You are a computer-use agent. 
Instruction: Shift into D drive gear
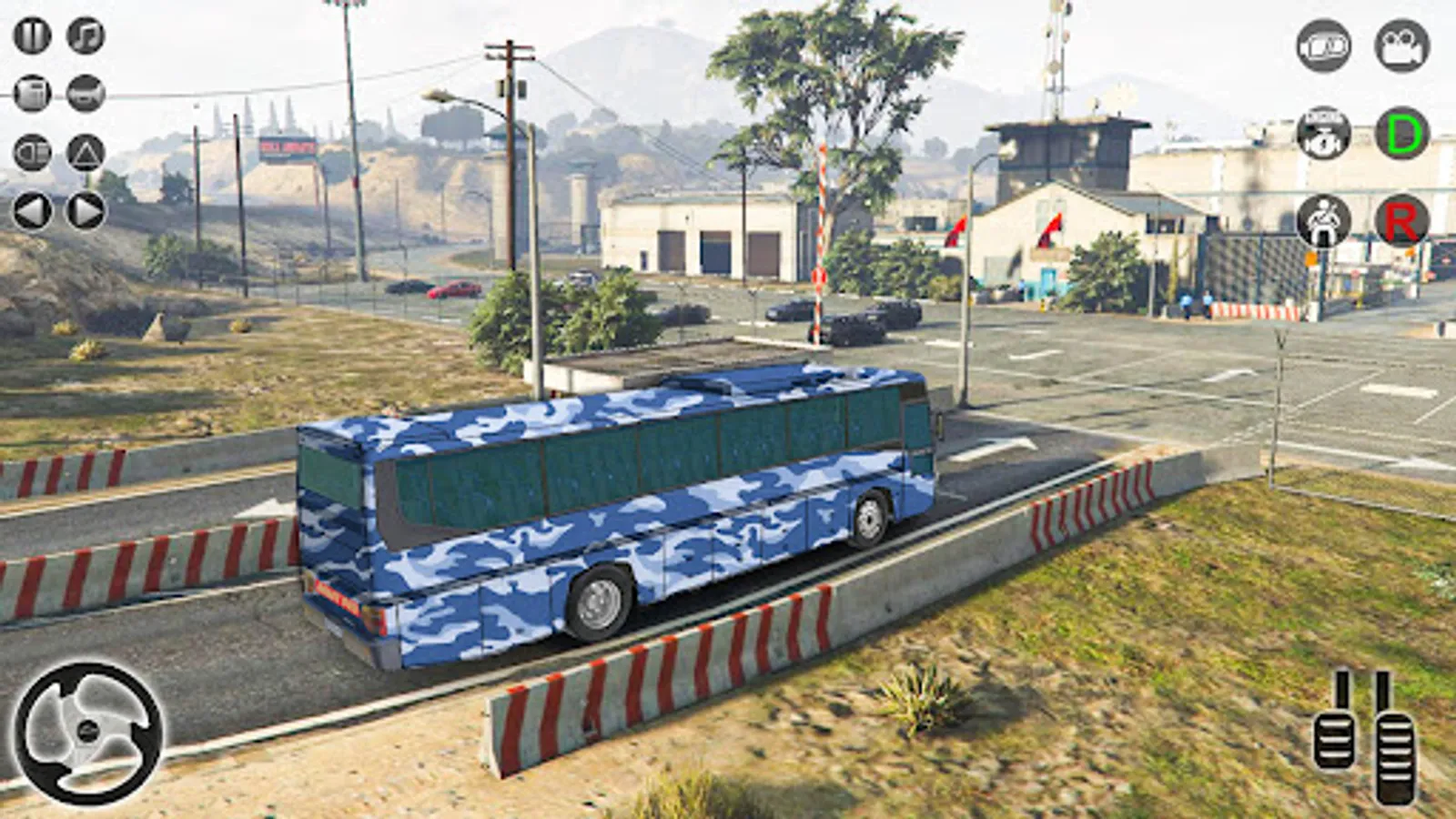[1401, 135]
